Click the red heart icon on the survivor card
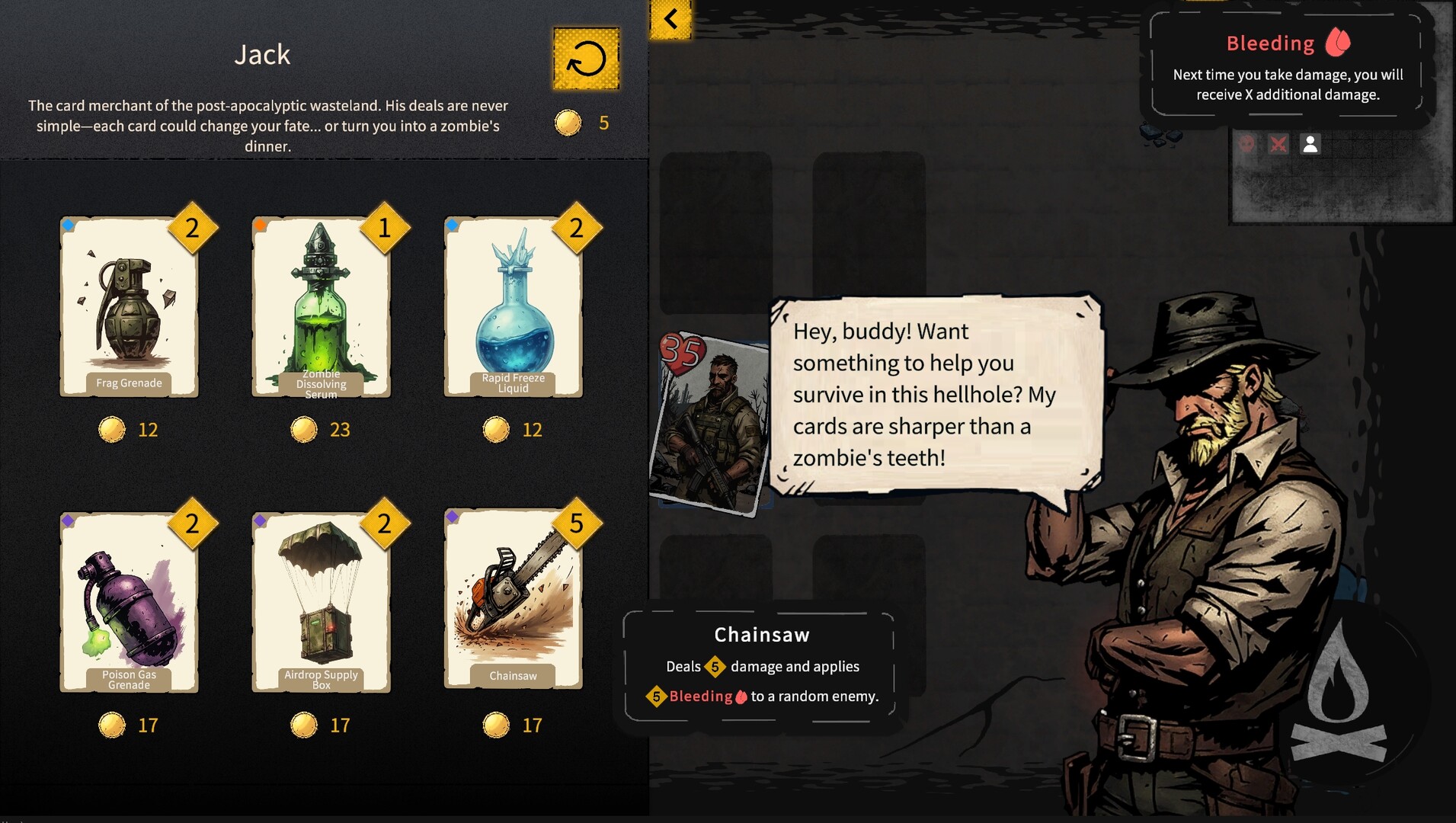This screenshot has width=1456, height=823. [x=680, y=352]
